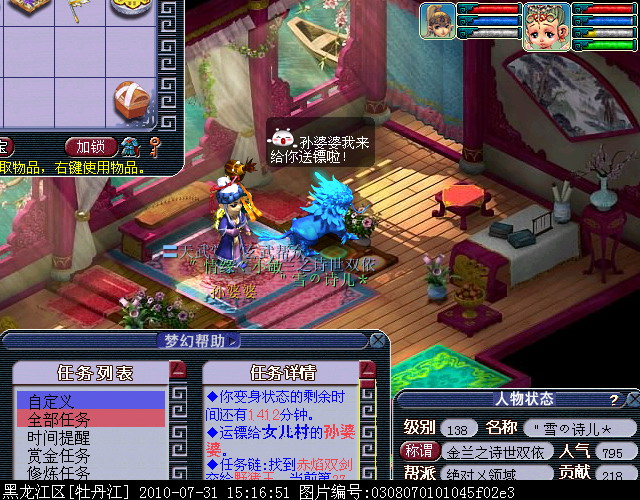Open the 梦幻帮助 help link

point(201,341)
